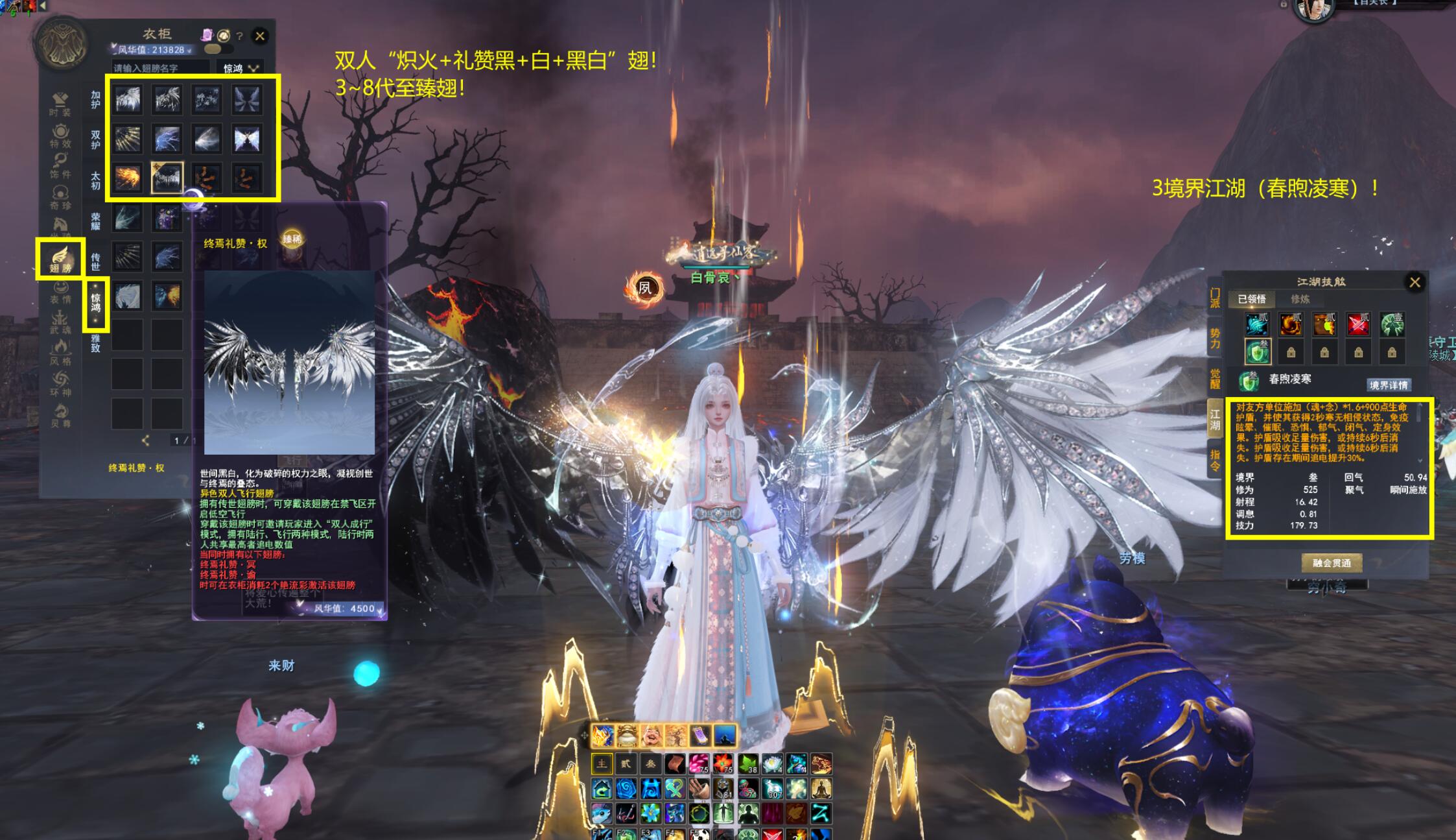
Task: Click the 境界详情 realm details button
Action: click(x=1388, y=385)
